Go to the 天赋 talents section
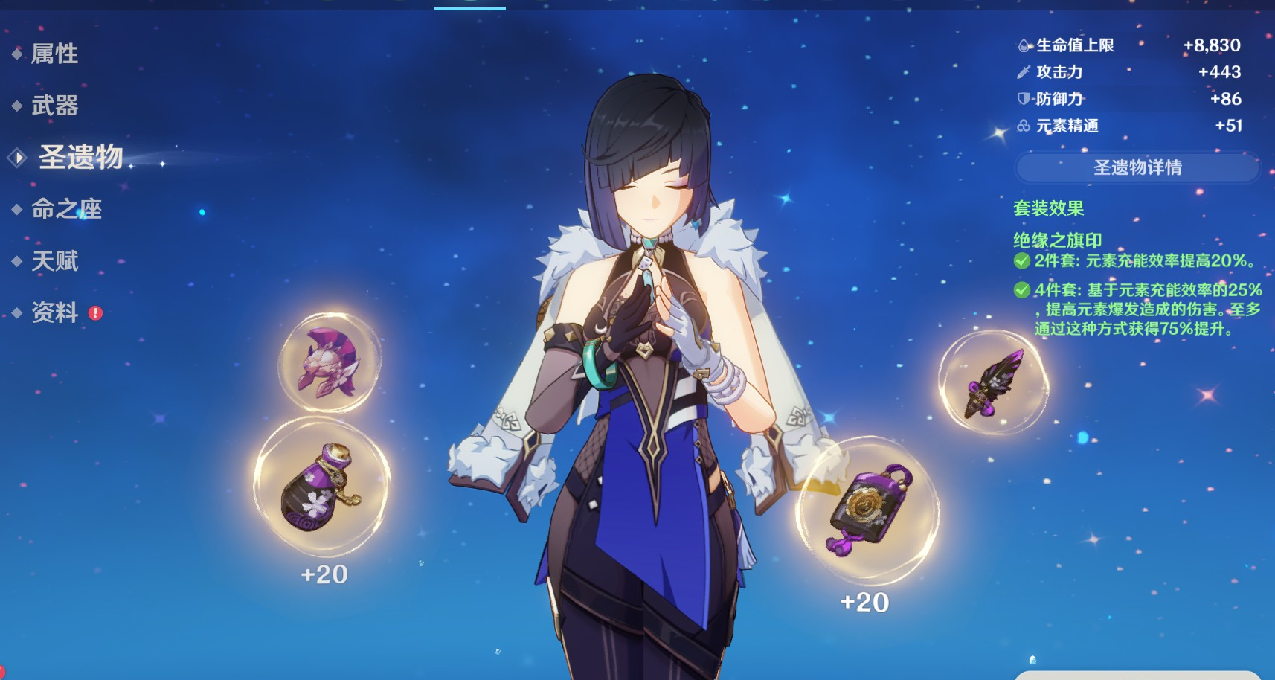The width and height of the screenshot is (1275, 680). point(54,262)
